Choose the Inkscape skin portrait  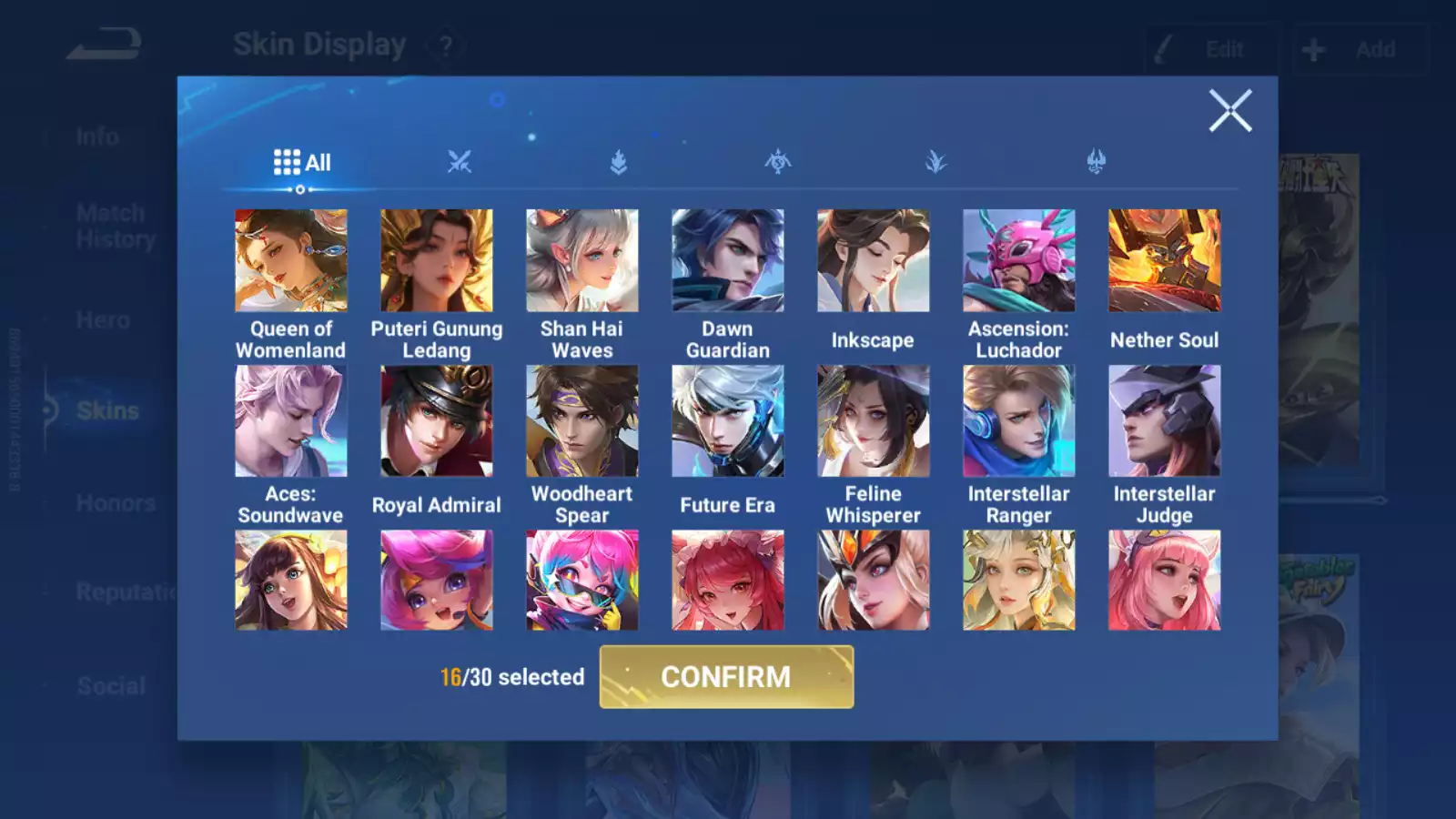click(874, 261)
